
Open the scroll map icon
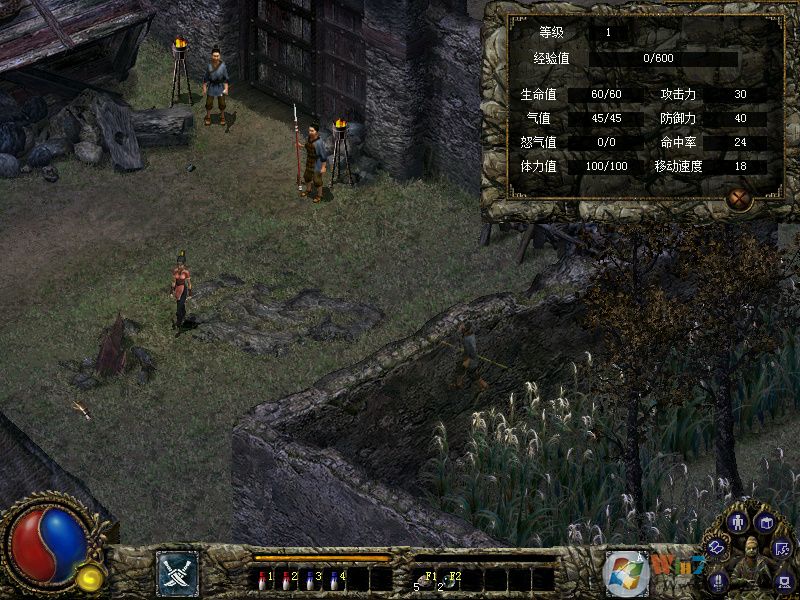pos(717,547)
